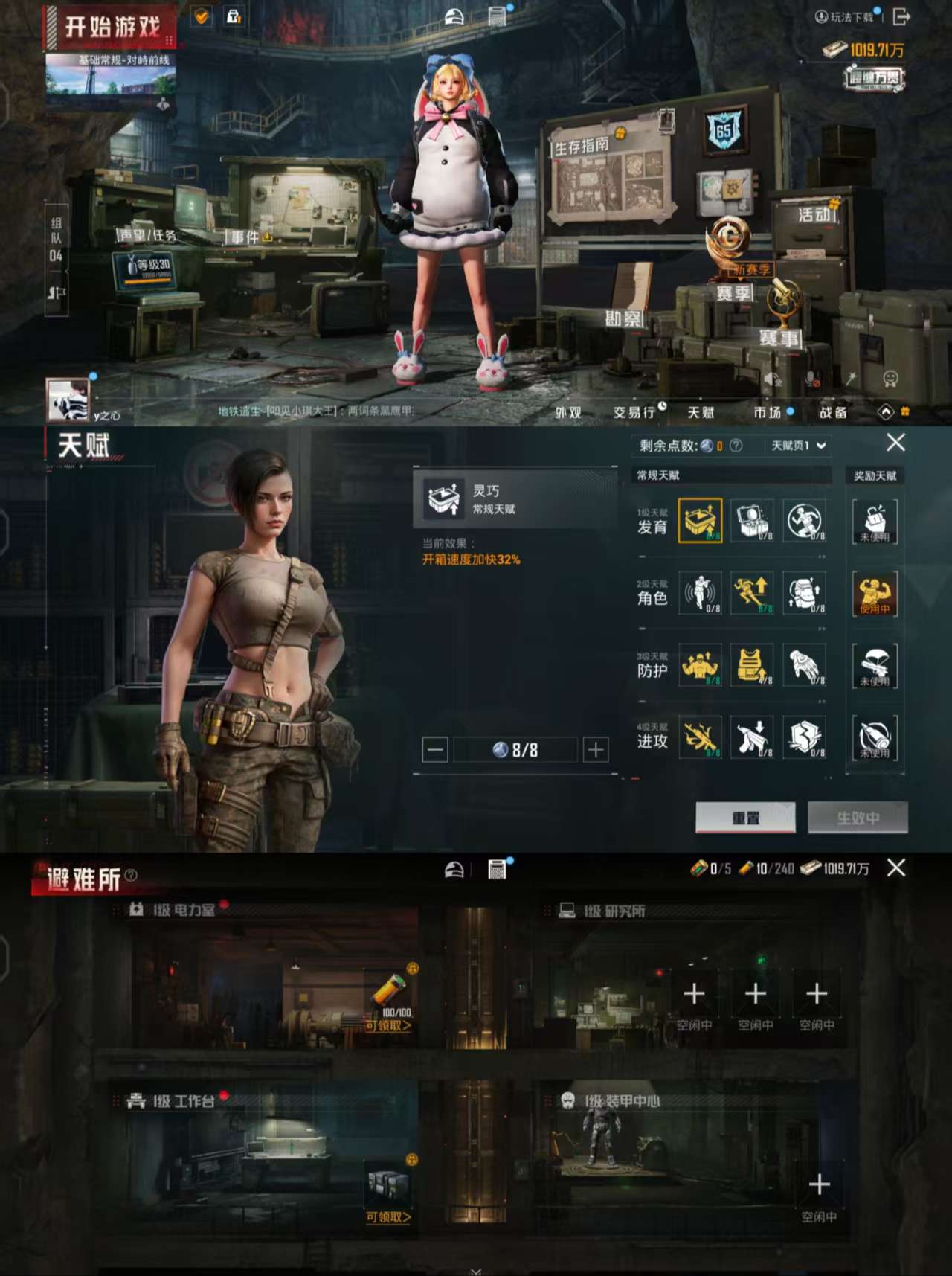Expand the up-arrow panel beside 战备
The image size is (952, 1276).
pos(886,410)
